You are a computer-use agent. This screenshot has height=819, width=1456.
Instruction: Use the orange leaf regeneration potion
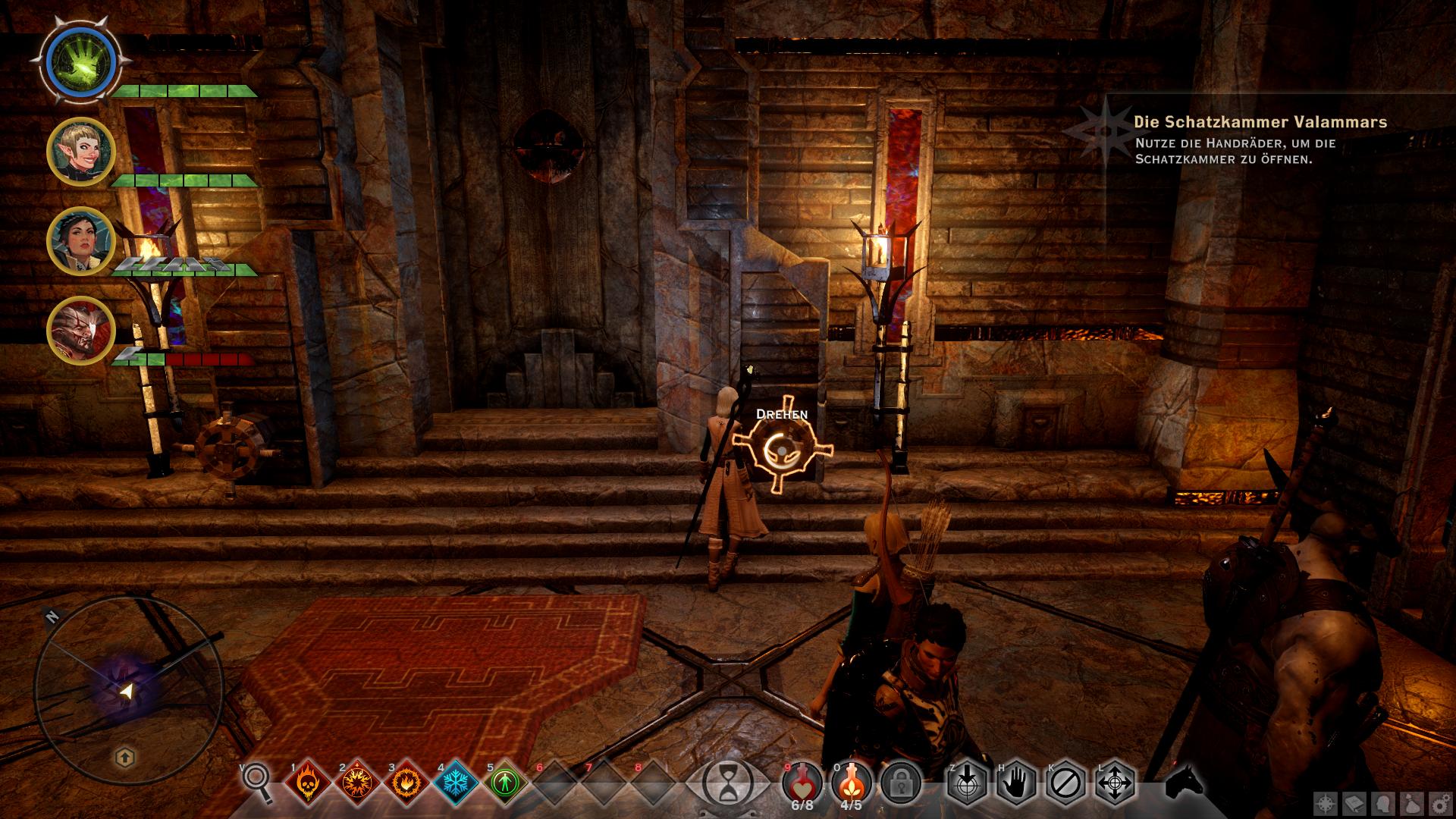coord(852,781)
